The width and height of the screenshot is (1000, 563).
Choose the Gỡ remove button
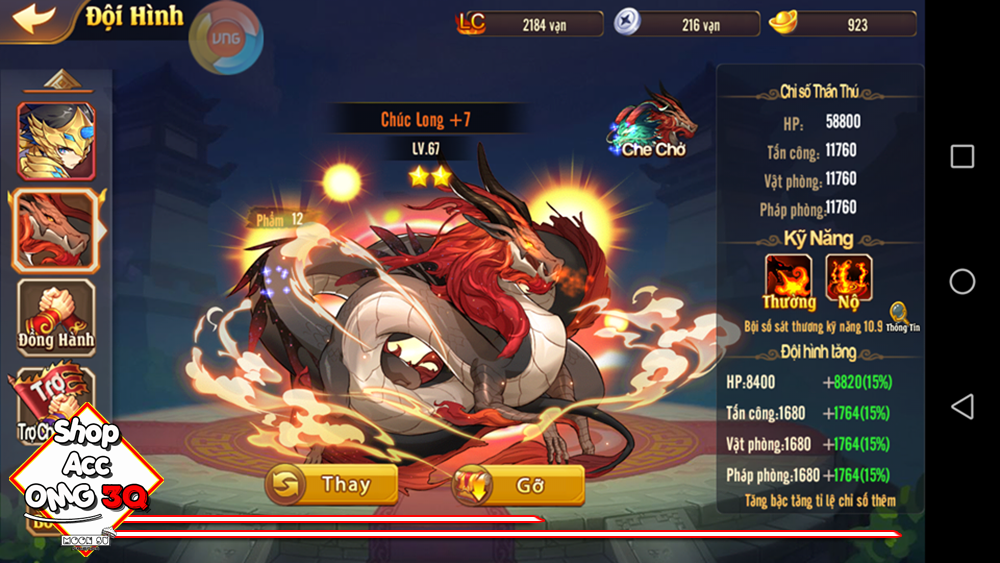click(x=519, y=485)
